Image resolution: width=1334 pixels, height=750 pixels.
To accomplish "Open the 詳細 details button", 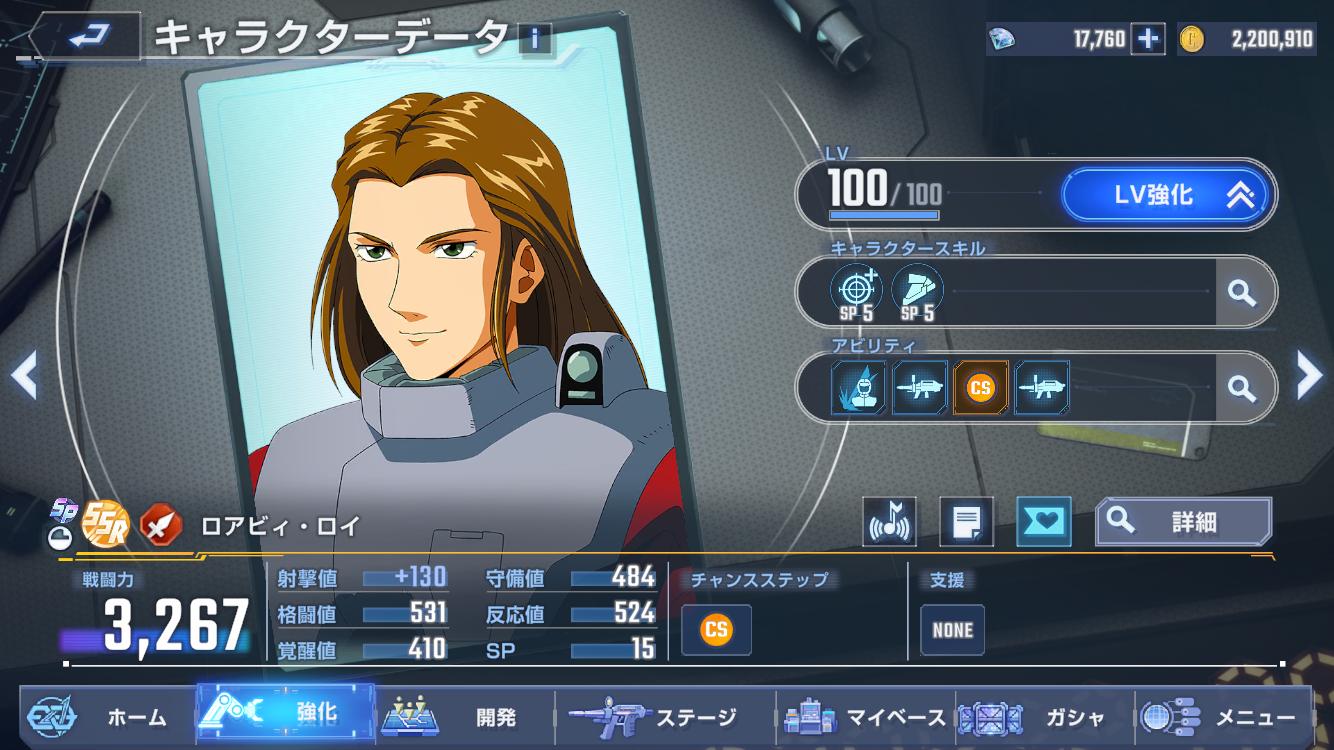I will point(1184,521).
